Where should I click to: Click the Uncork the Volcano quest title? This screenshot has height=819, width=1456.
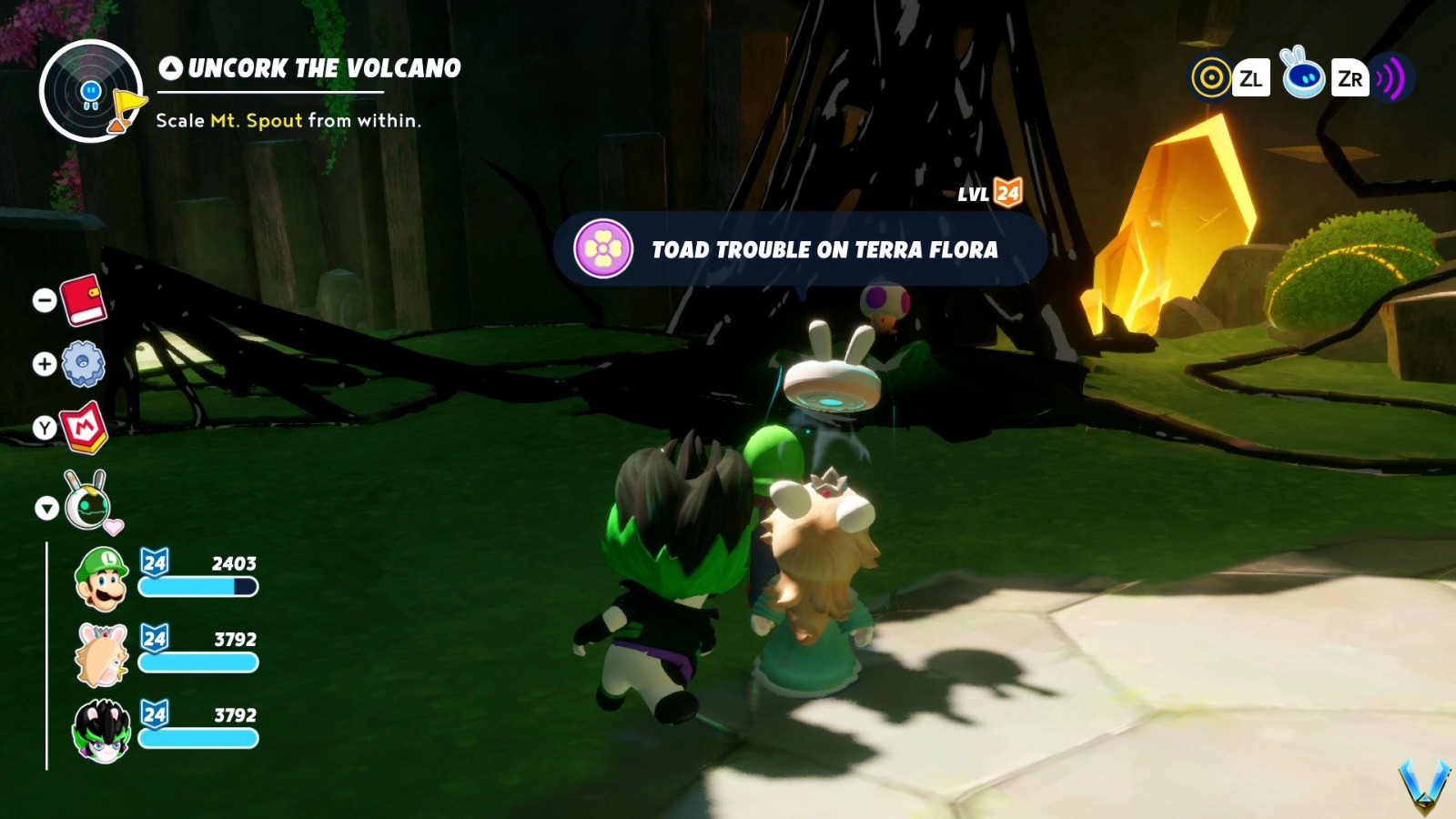point(323,66)
